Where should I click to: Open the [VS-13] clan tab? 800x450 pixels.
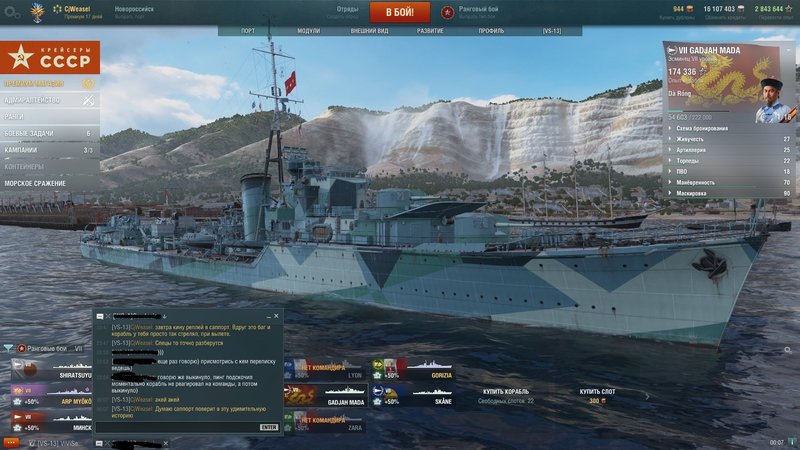[552, 31]
